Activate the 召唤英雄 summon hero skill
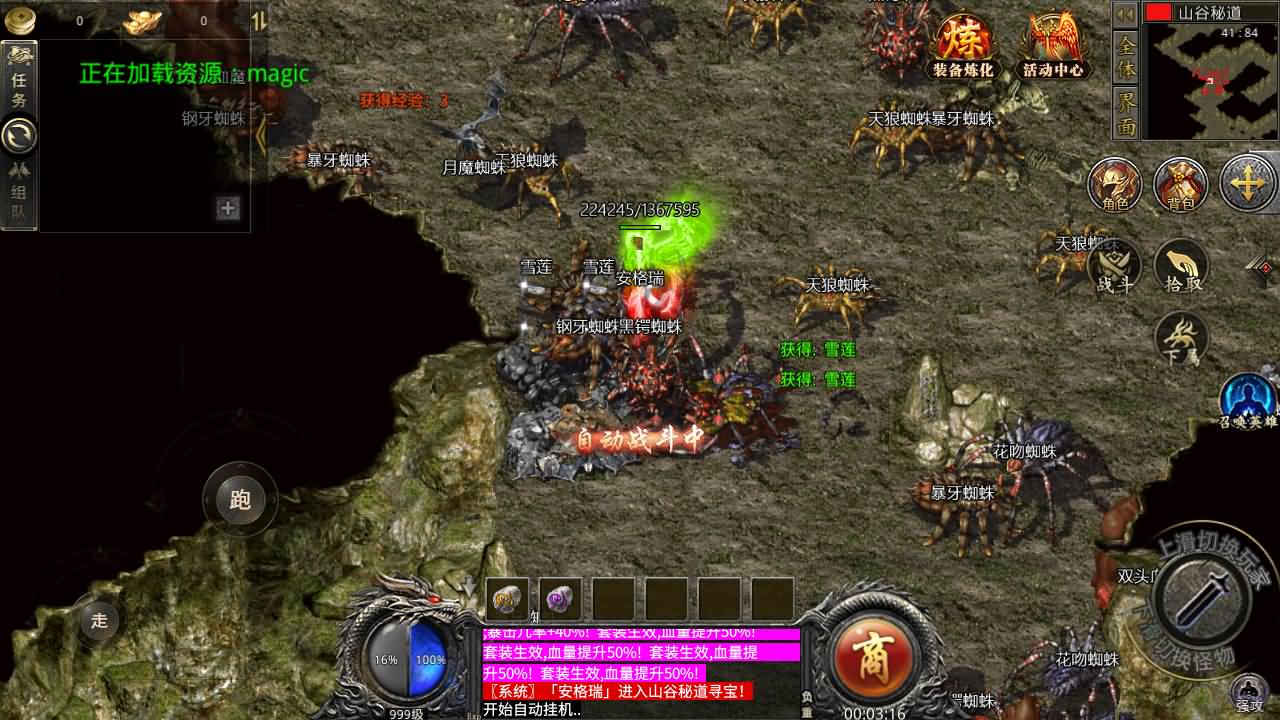Image resolution: width=1280 pixels, height=720 pixels. click(x=1248, y=399)
